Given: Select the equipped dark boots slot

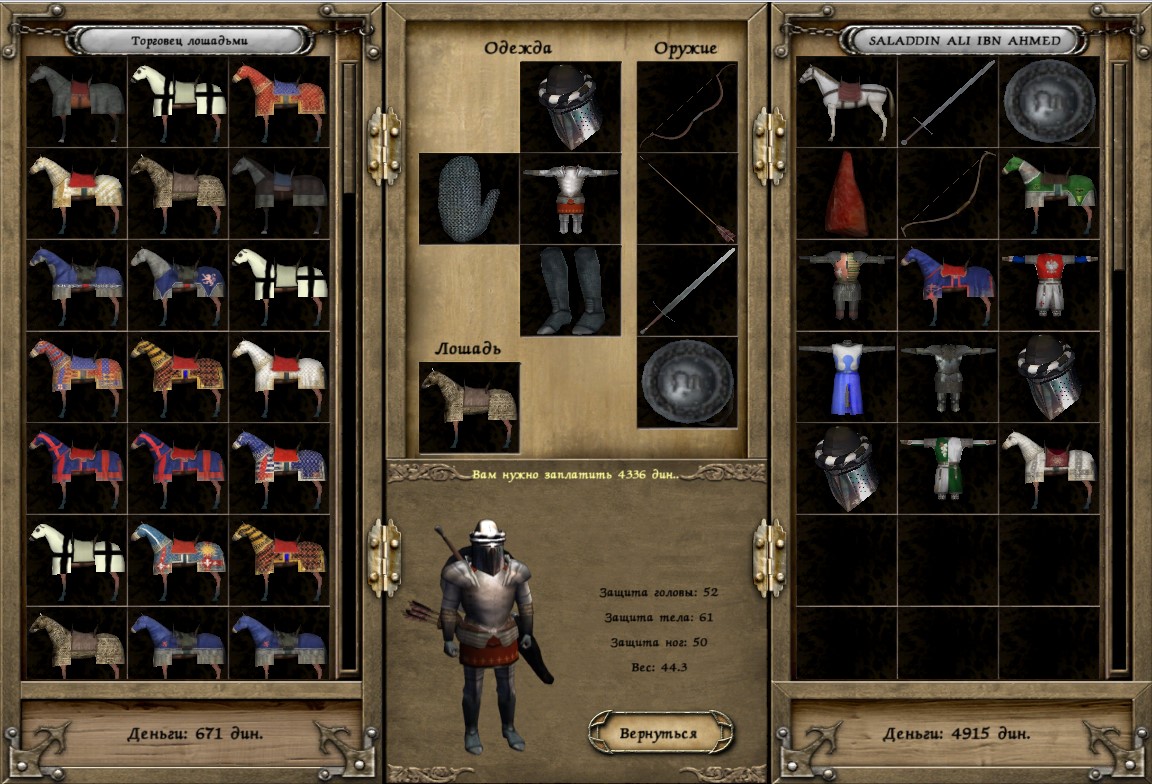Looking at the screenshot, I should (x=570, y=290).
